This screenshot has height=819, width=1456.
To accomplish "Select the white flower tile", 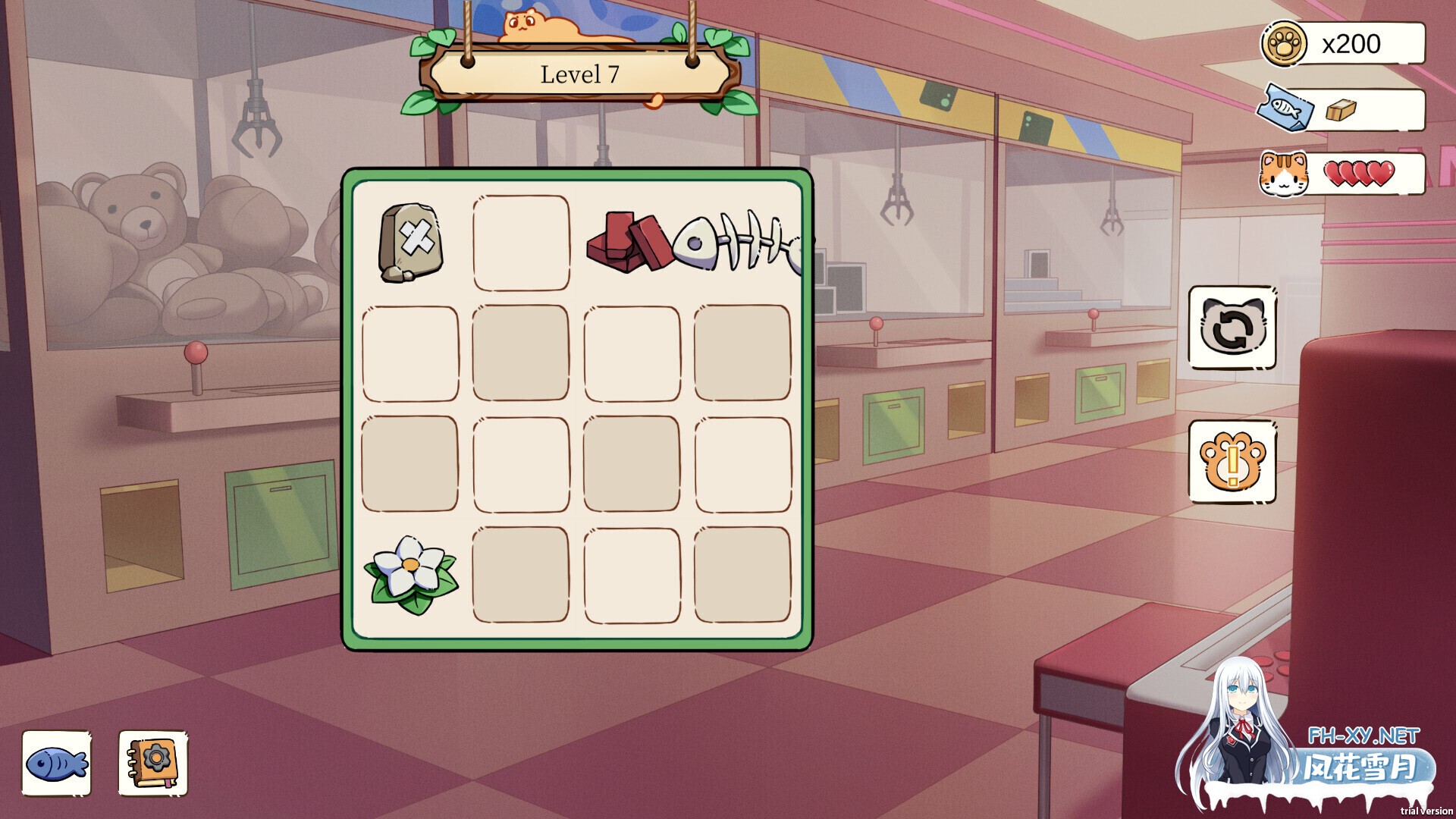I will (410, 575).
